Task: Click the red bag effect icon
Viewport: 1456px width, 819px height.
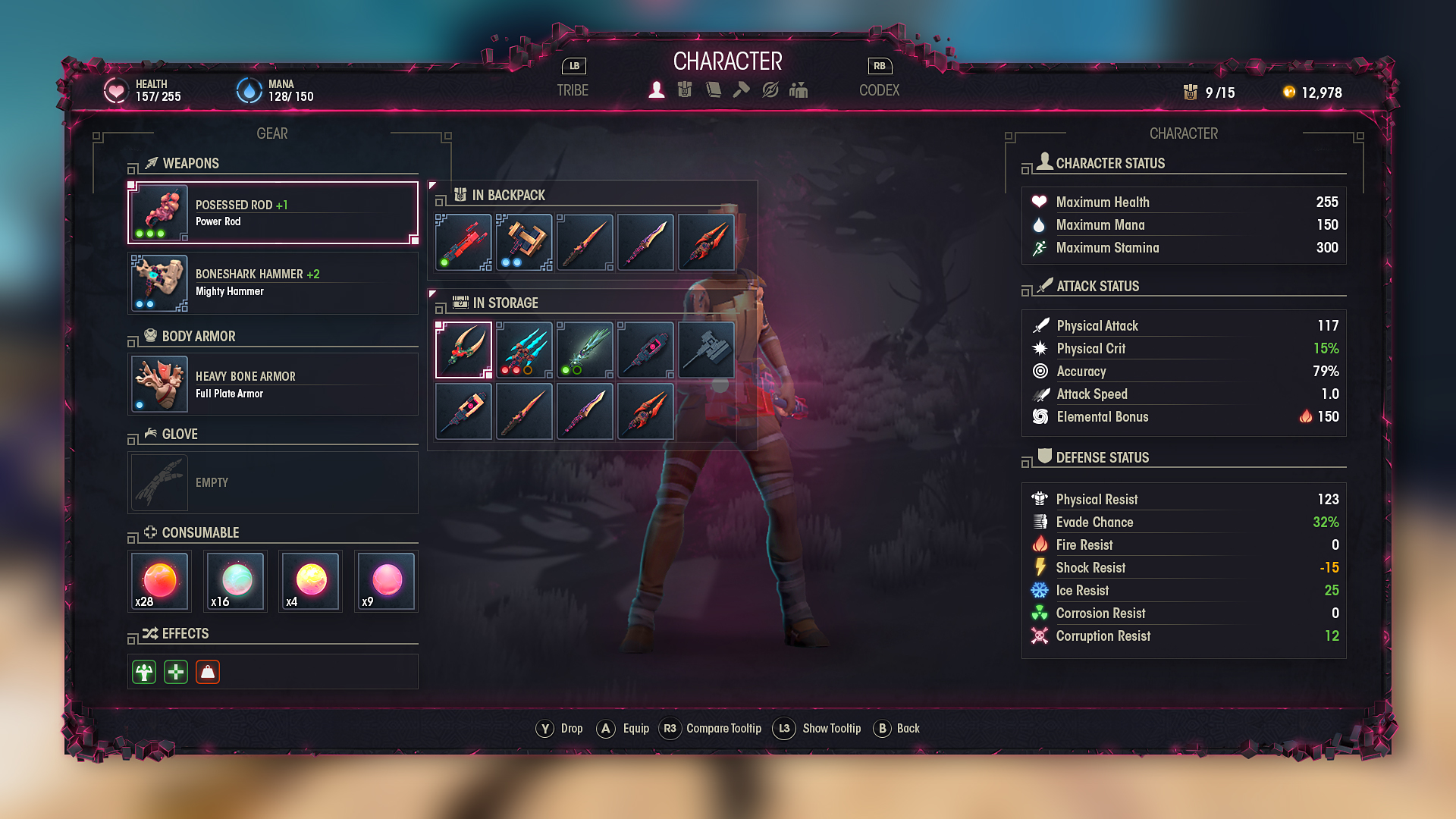Action: [208, 673]
